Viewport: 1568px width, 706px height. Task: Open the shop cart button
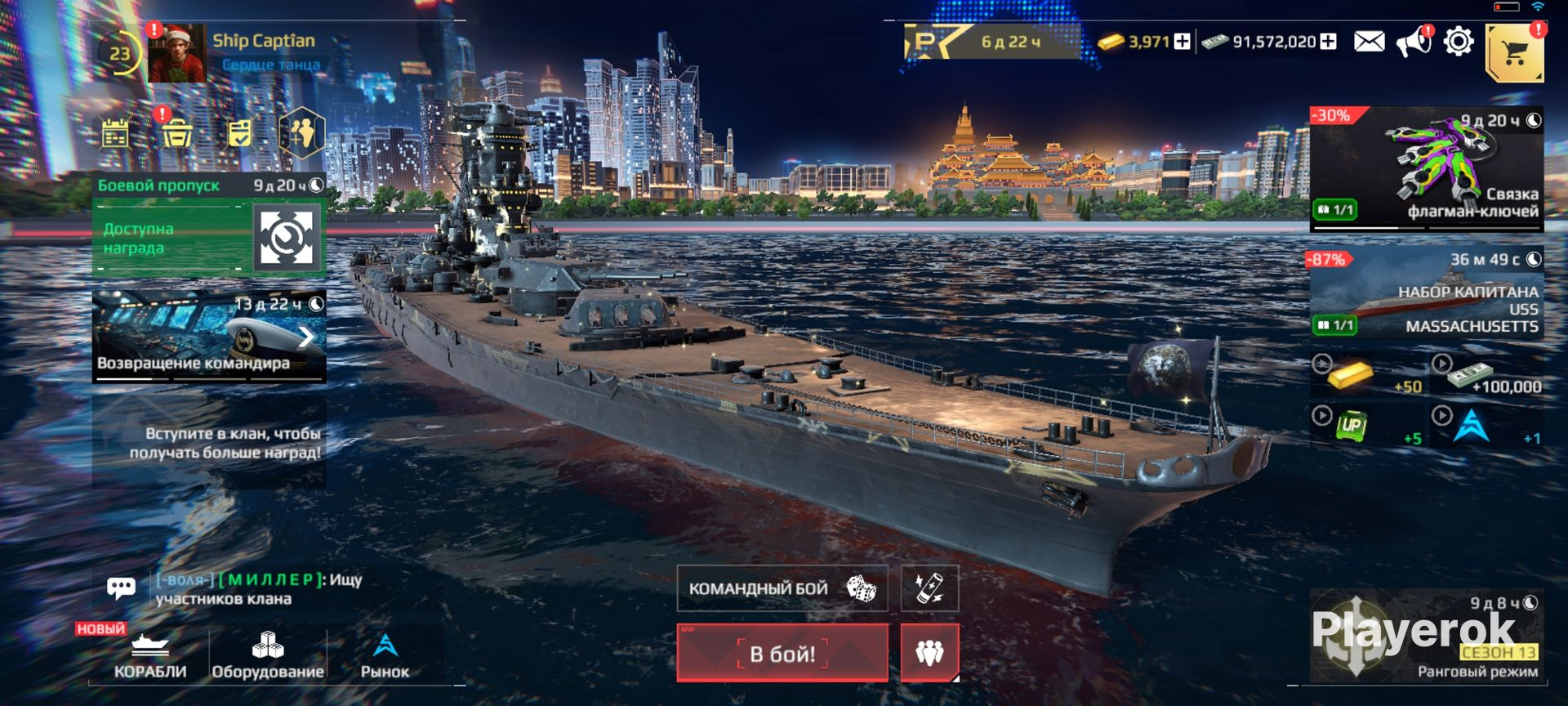pos(1514,53)
